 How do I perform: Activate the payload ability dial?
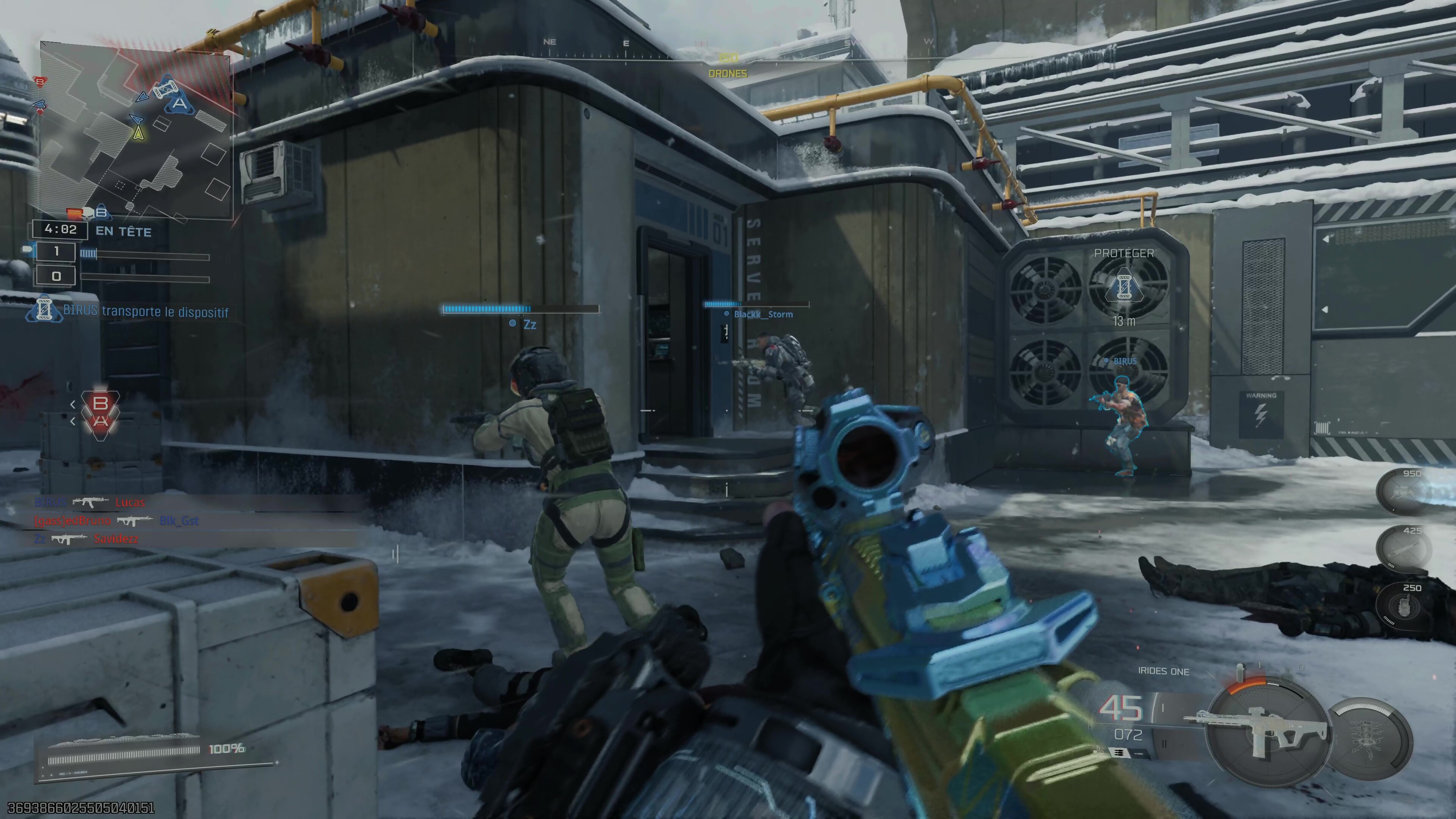click(x=1370, y=737)
